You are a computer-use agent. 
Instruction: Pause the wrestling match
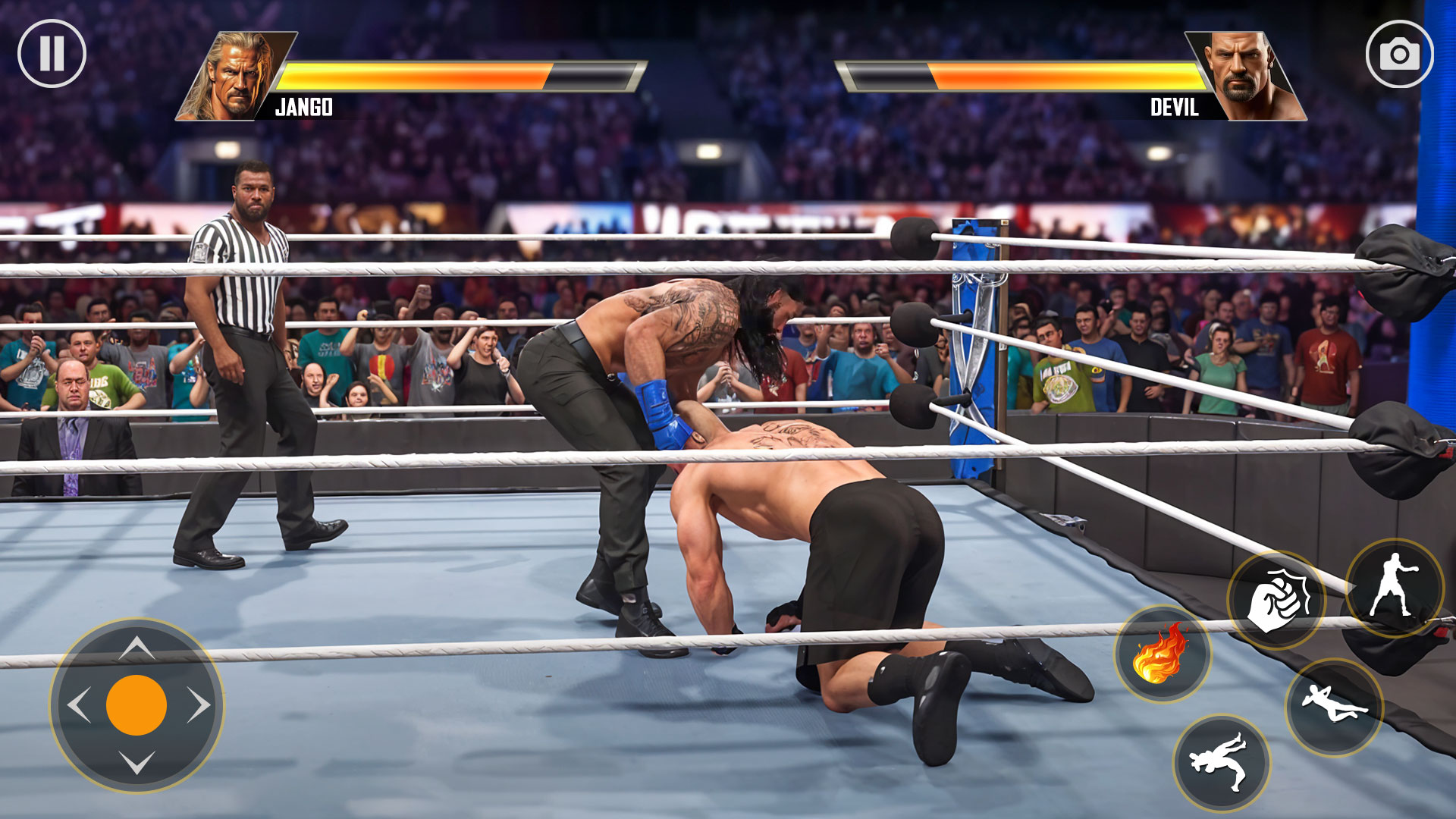52,54
